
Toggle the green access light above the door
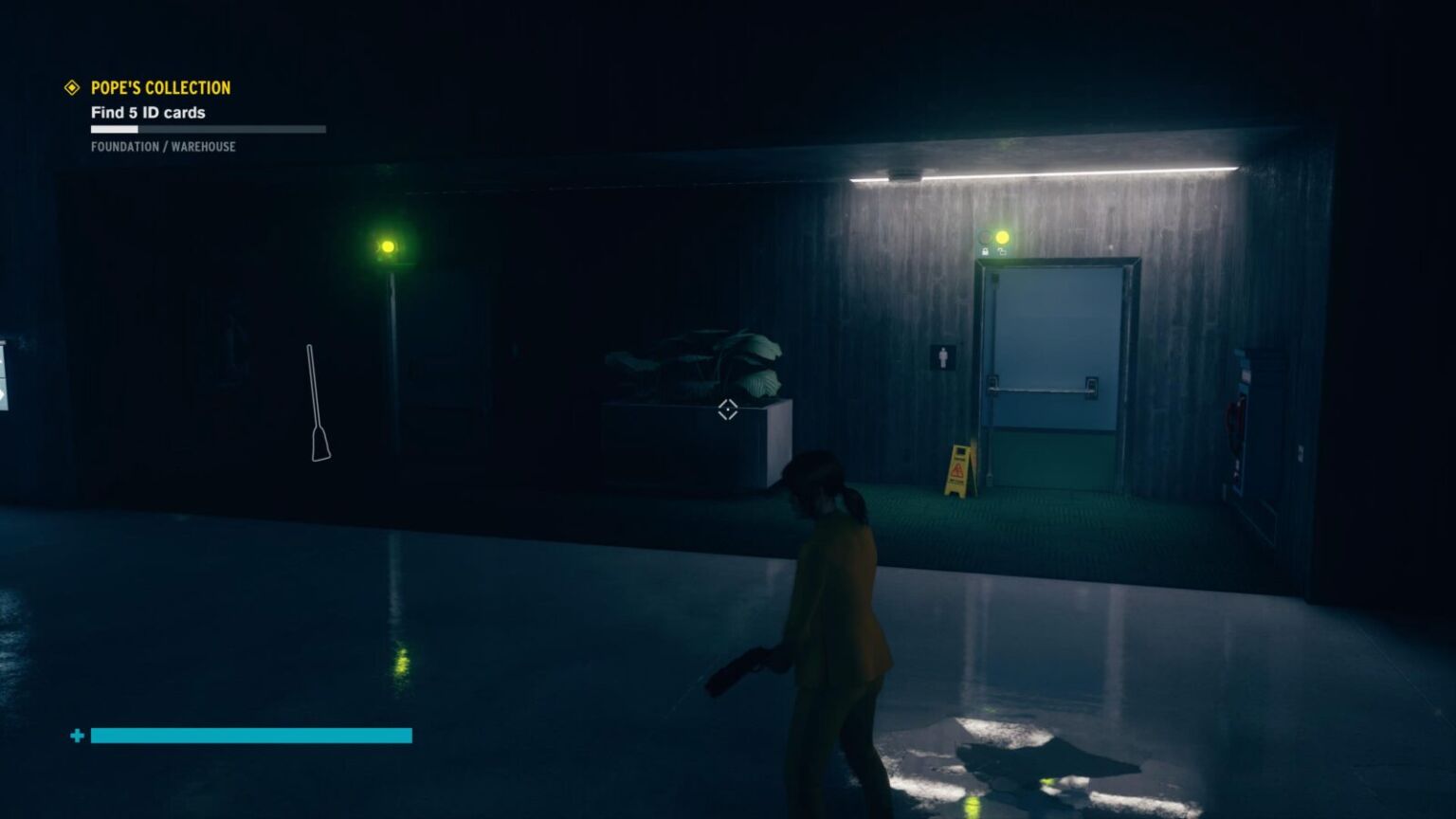[983, 236]
